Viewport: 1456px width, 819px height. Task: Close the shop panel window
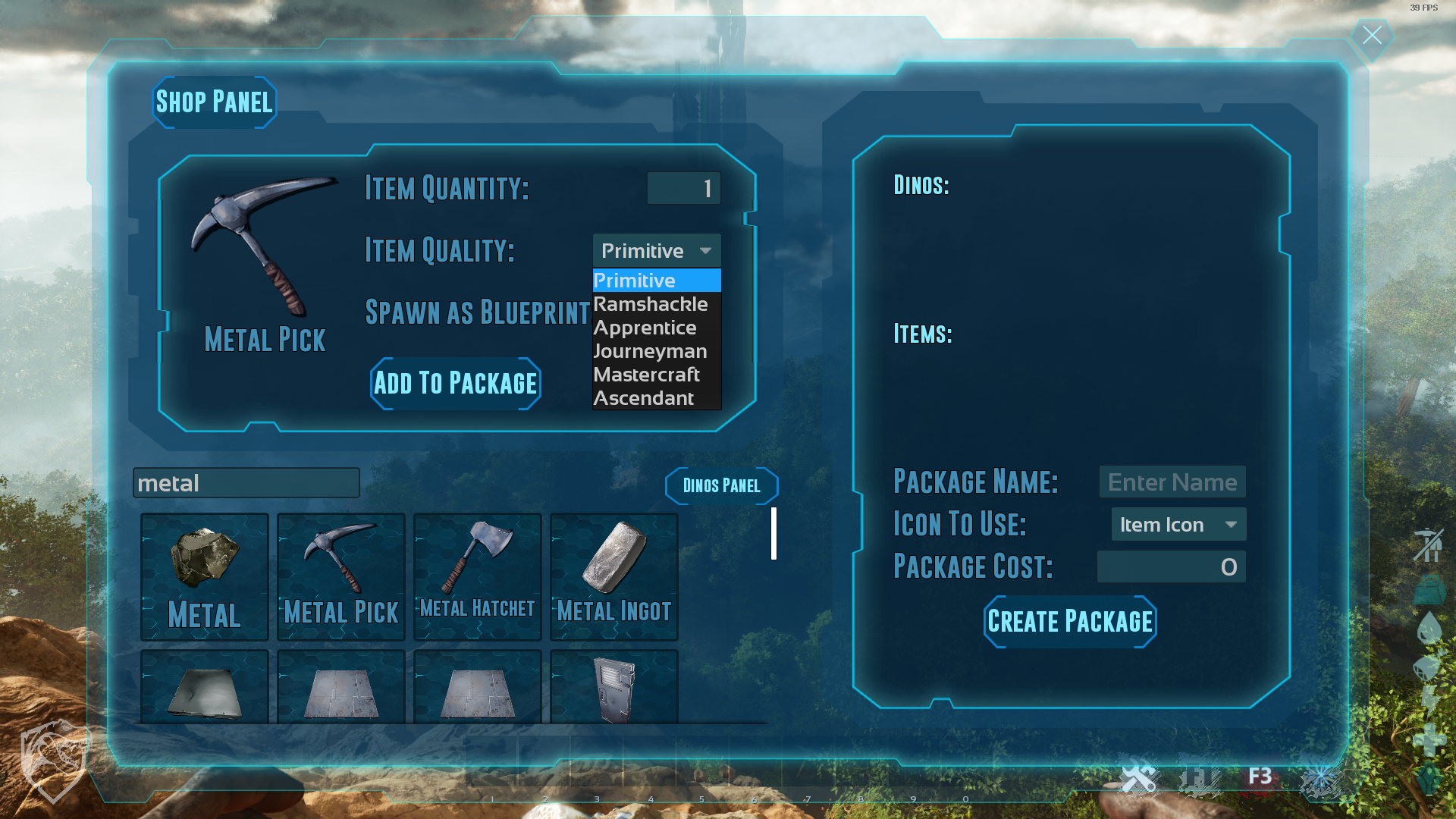1372,36
